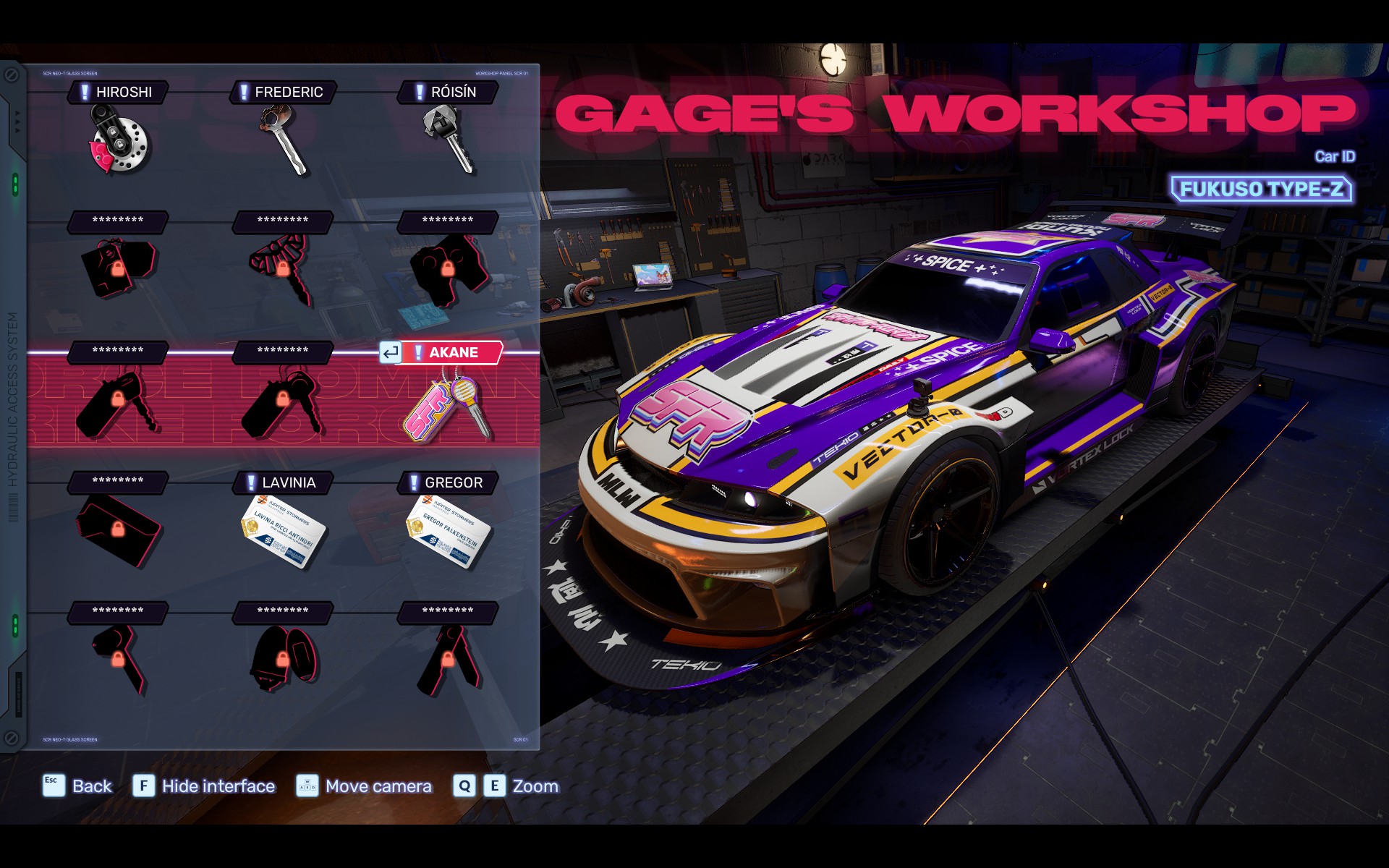Select Hiroshi's brake disc keychain
The image size is (1389, 868).
coord(119,141)
